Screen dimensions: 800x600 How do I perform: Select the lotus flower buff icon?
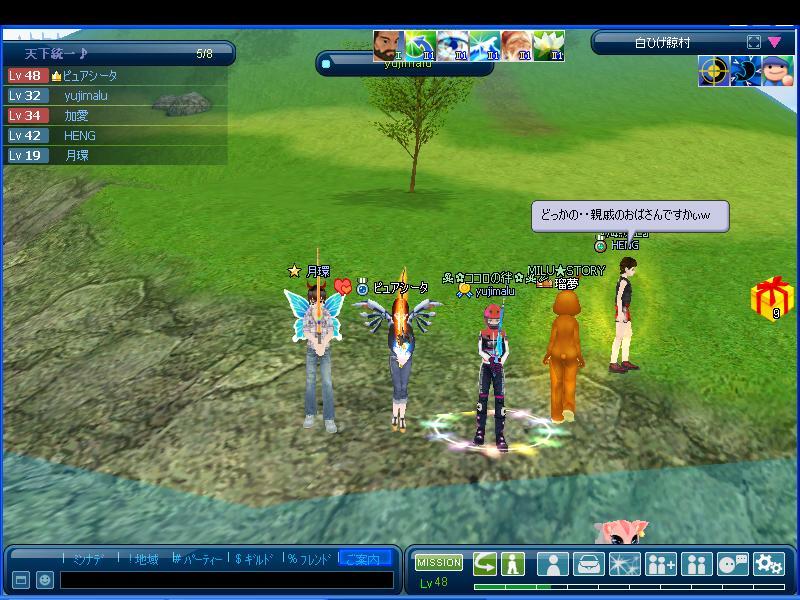pyautogui.click(x=549, y=46)
